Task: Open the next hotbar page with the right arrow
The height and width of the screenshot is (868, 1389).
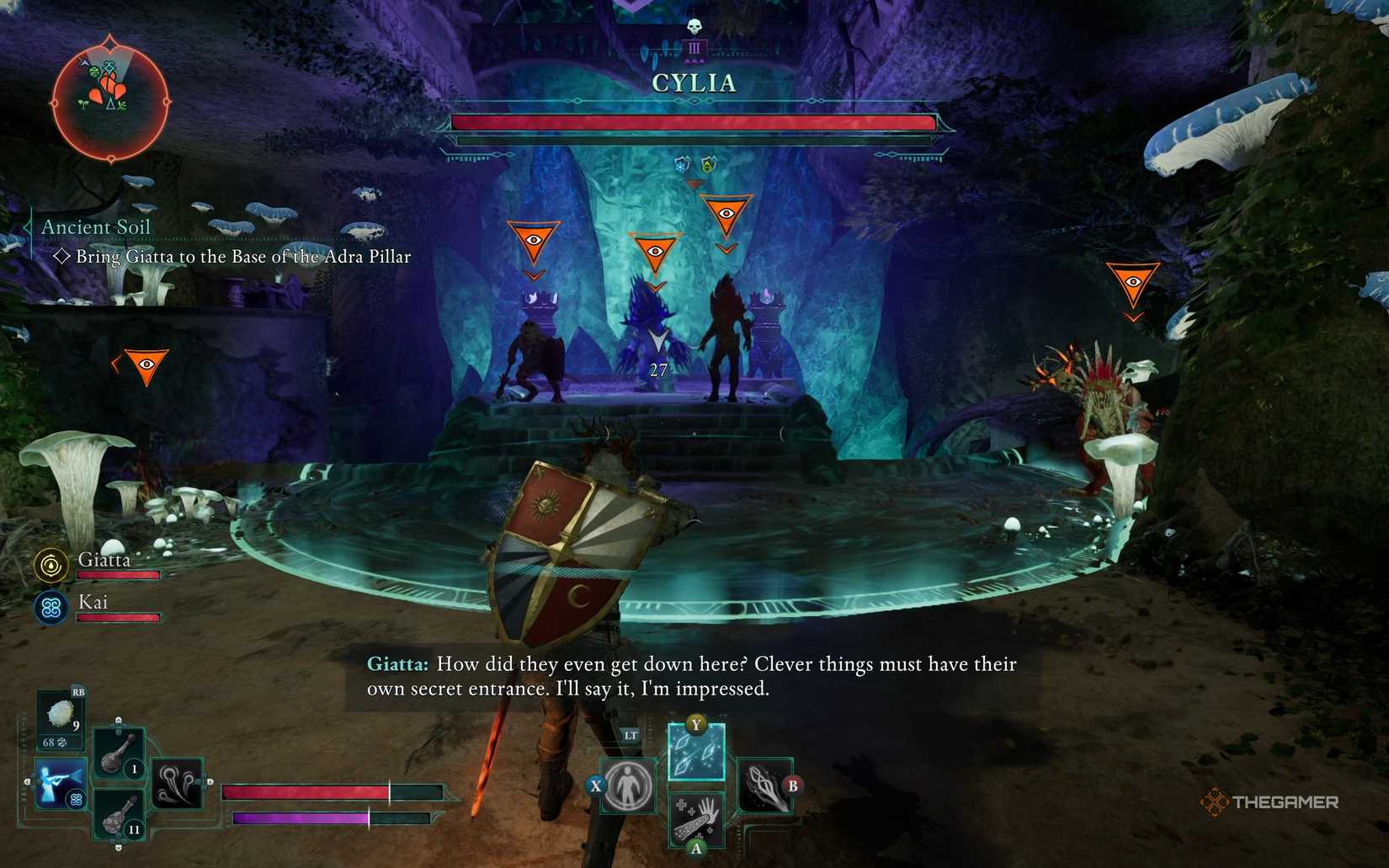Action: pyautogui.click(x=210, y=780)
